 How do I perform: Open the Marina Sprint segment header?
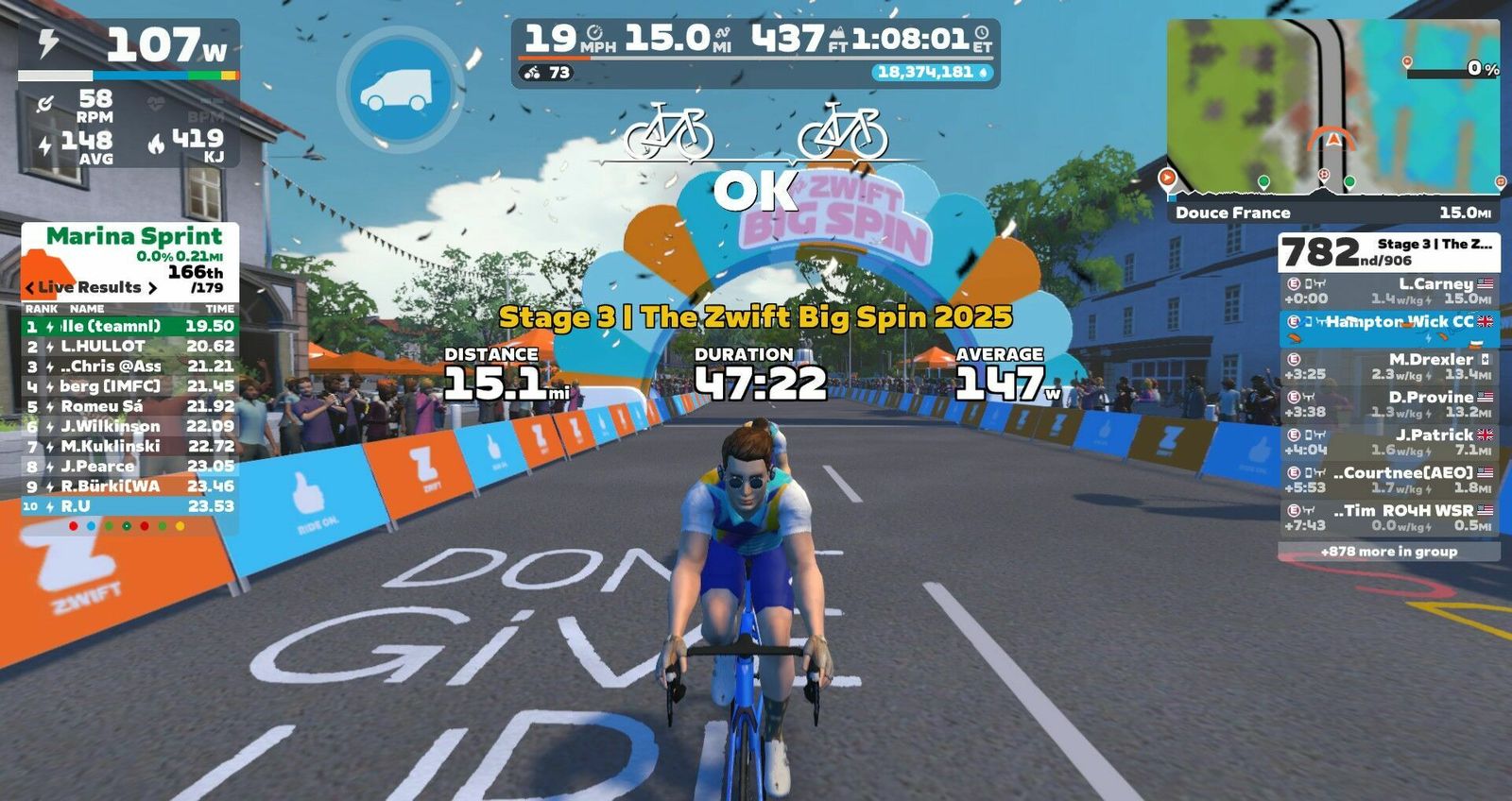click(x=132, y=237)
